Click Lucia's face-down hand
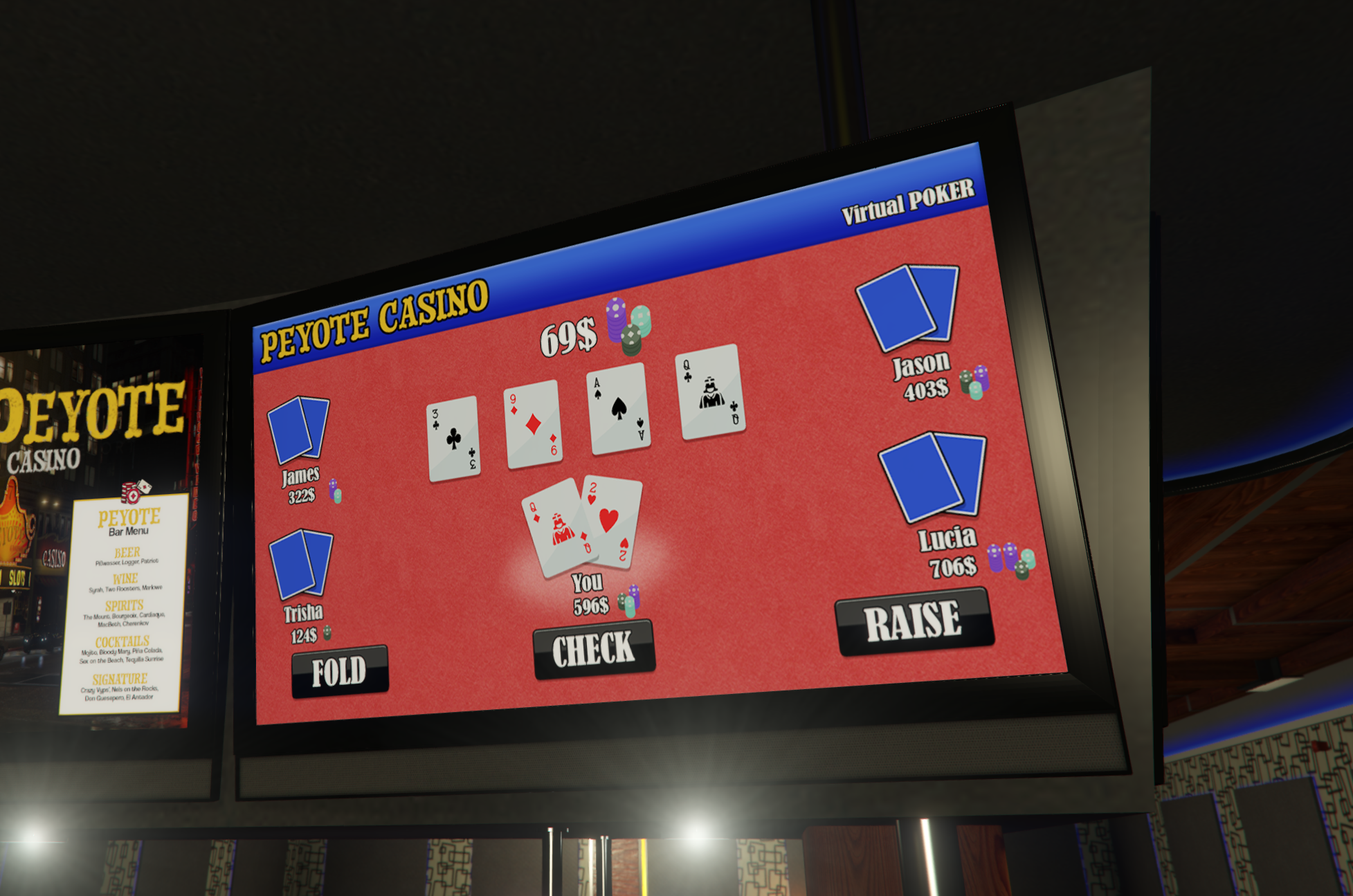The width and height of the screenshot is (1353, 896). 933,476
